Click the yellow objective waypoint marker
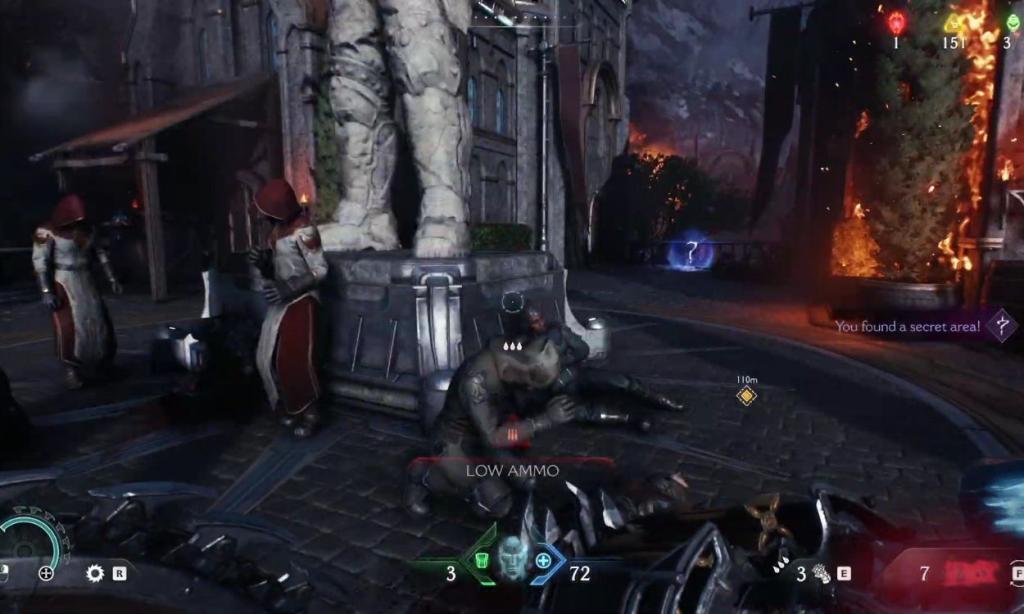The image size is (1024, 614). click(x=746, y=396)
